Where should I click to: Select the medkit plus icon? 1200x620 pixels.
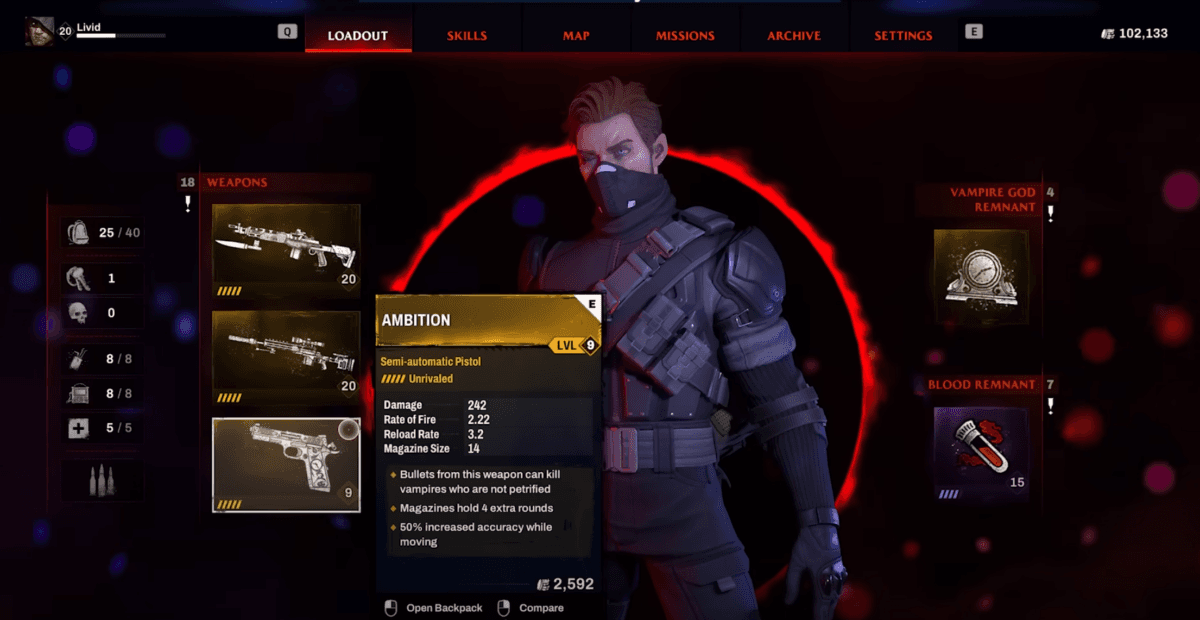point(79,428)
